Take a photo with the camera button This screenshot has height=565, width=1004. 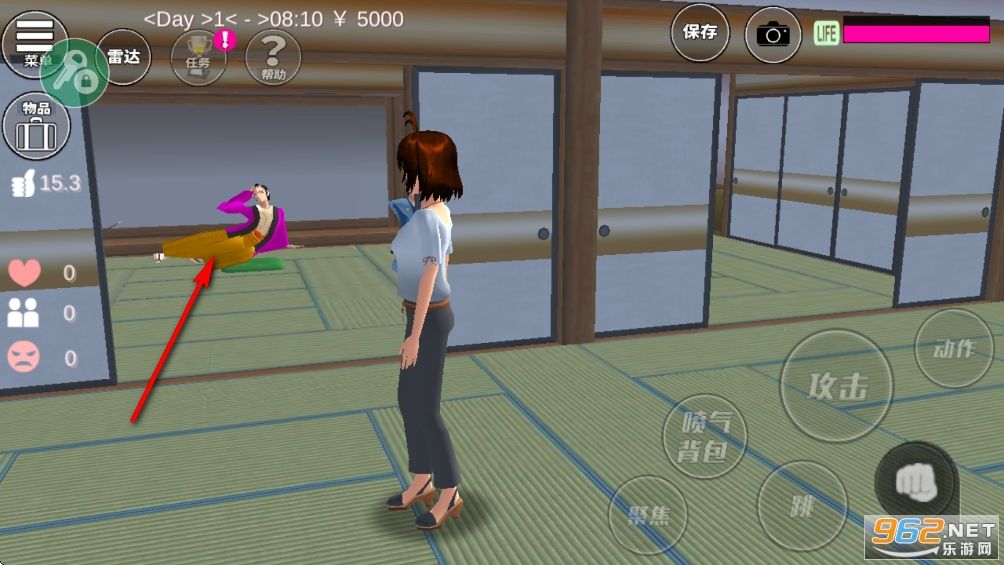pos(772,35)
